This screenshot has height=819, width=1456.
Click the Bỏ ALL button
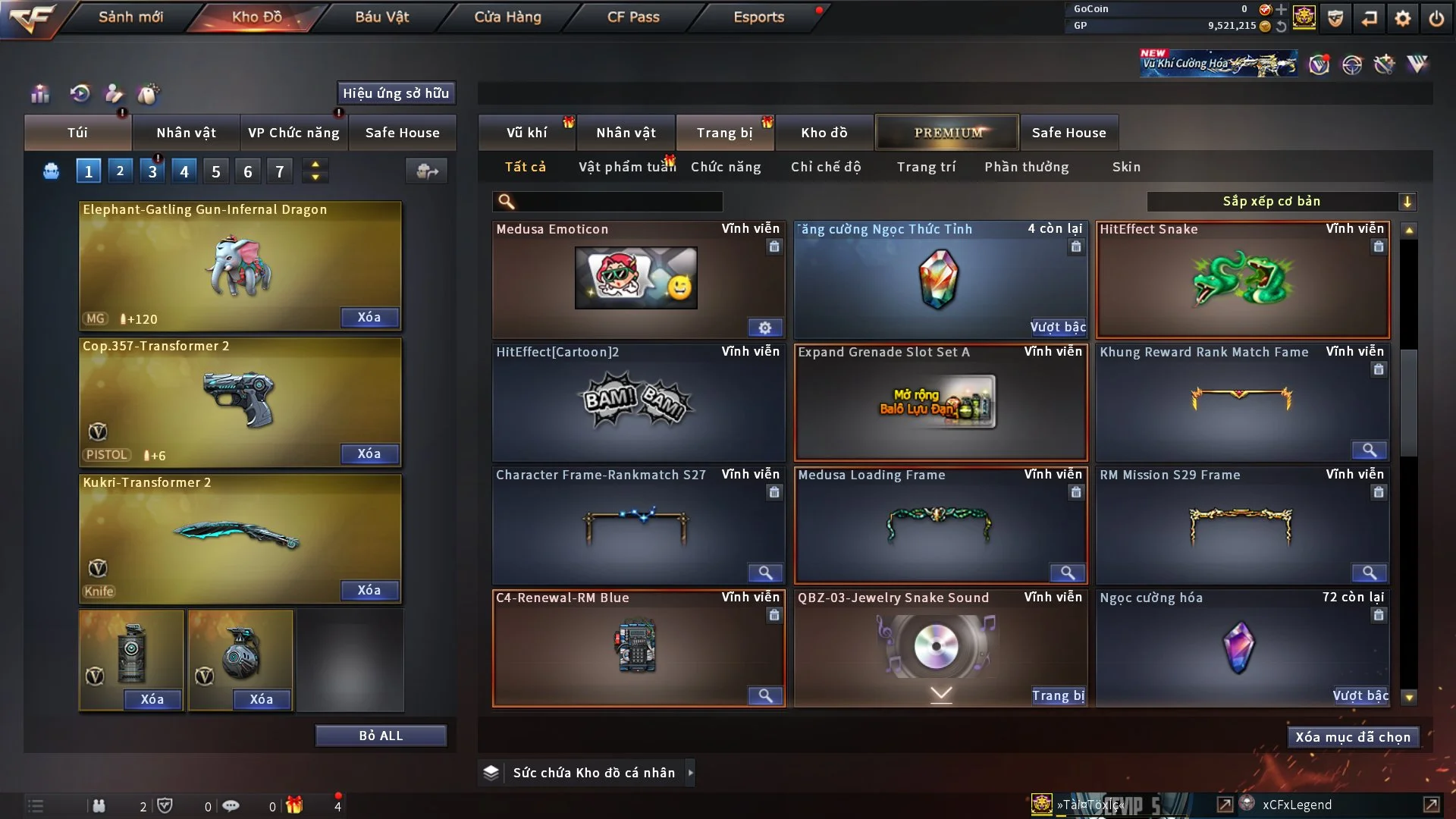[381, 736]
